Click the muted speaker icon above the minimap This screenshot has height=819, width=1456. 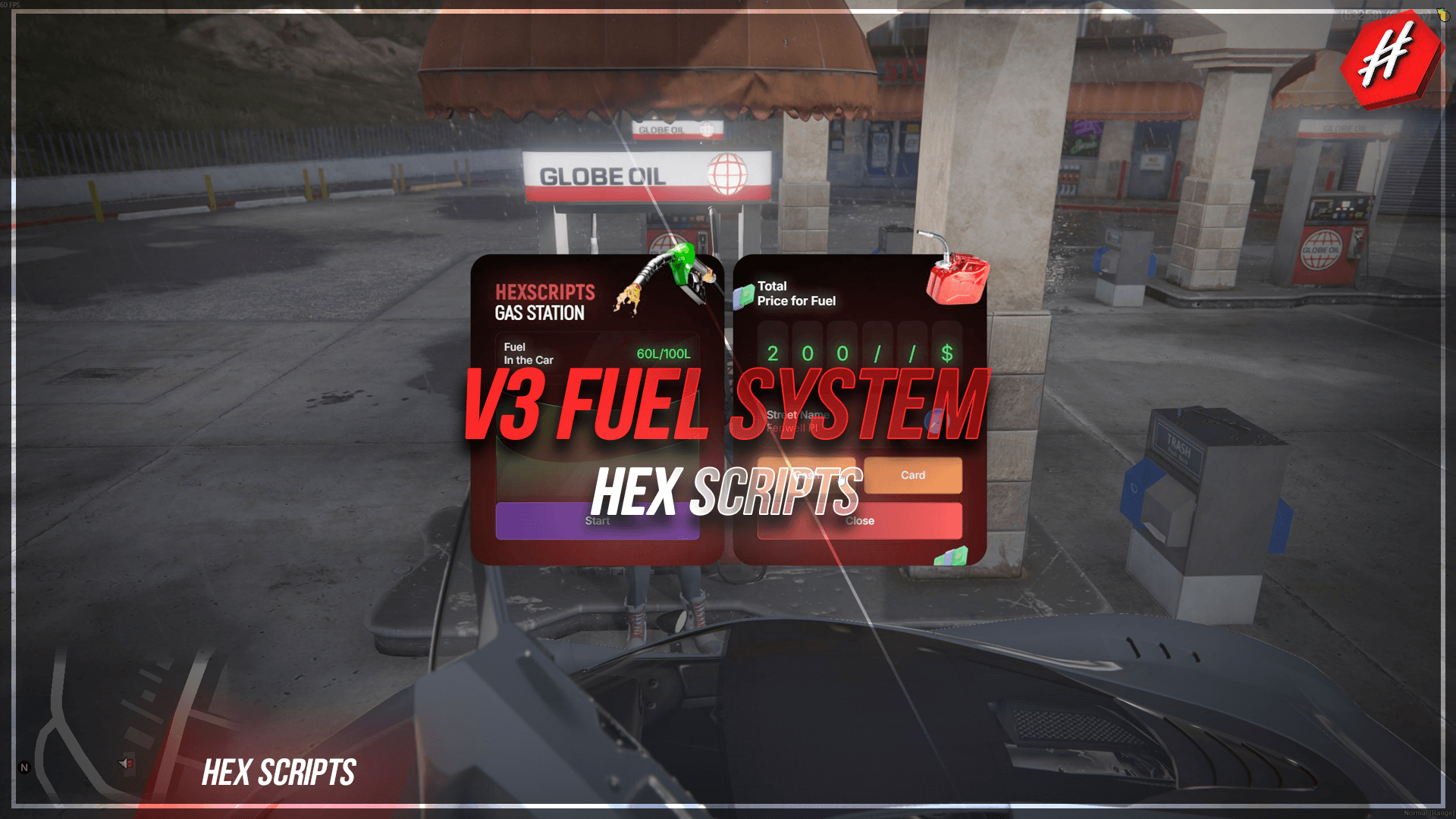125,763
